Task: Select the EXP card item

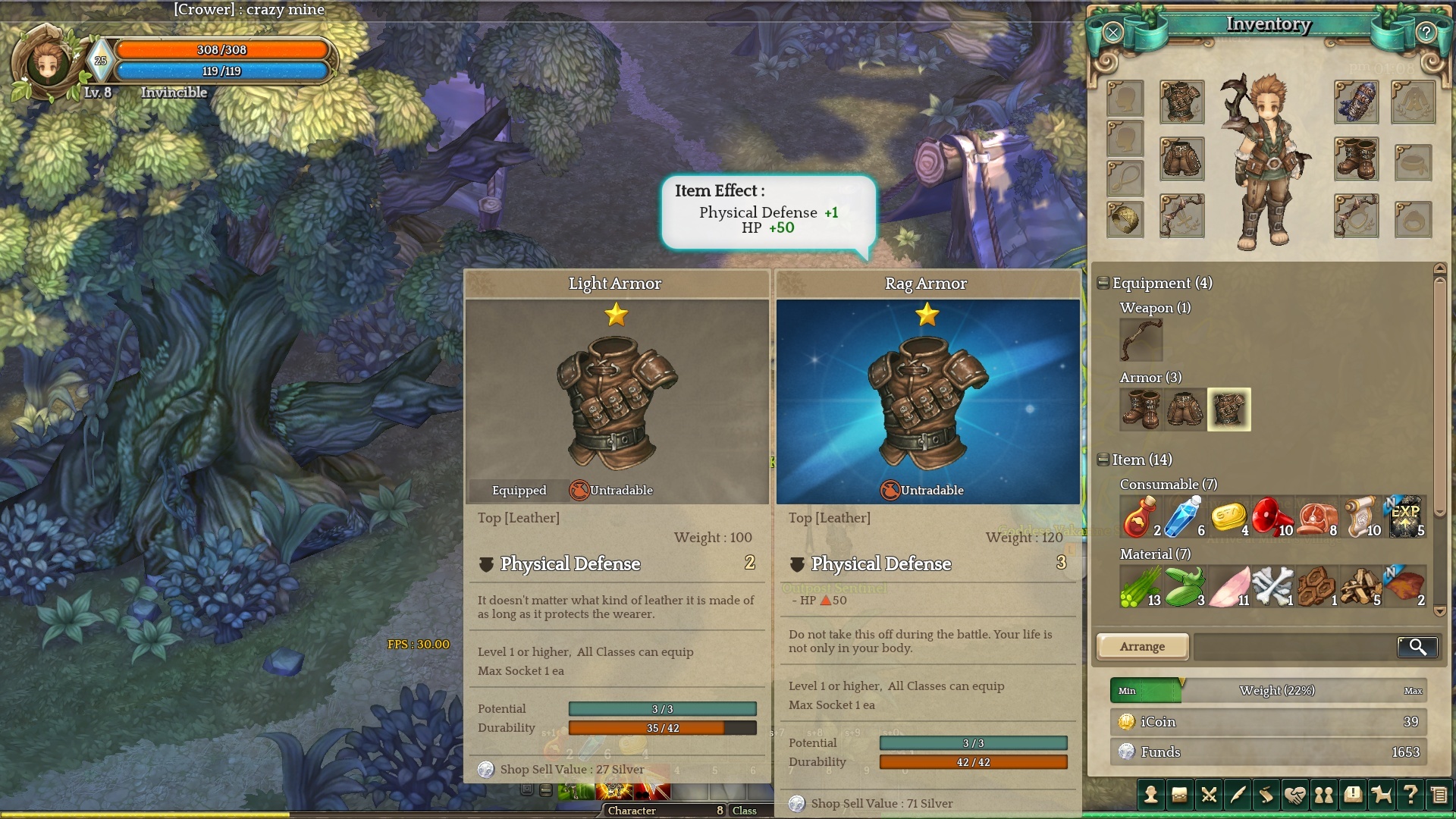Action: (1406, 516)
